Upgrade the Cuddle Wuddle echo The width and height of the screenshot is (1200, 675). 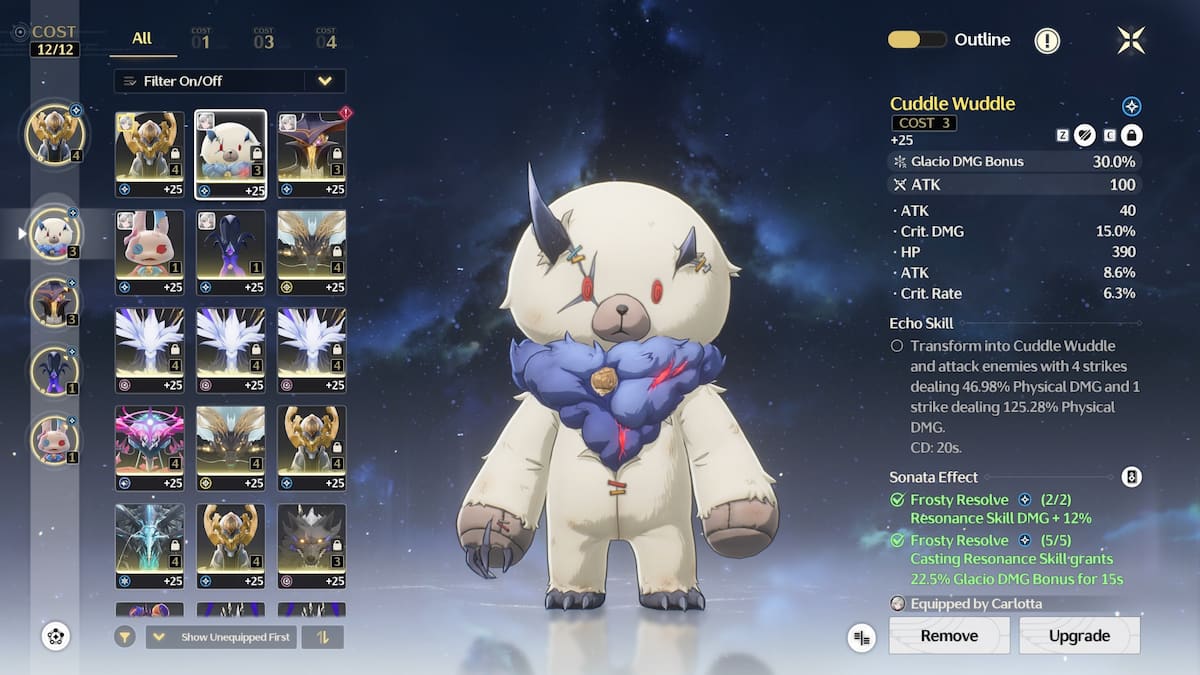click(1079, 636)
